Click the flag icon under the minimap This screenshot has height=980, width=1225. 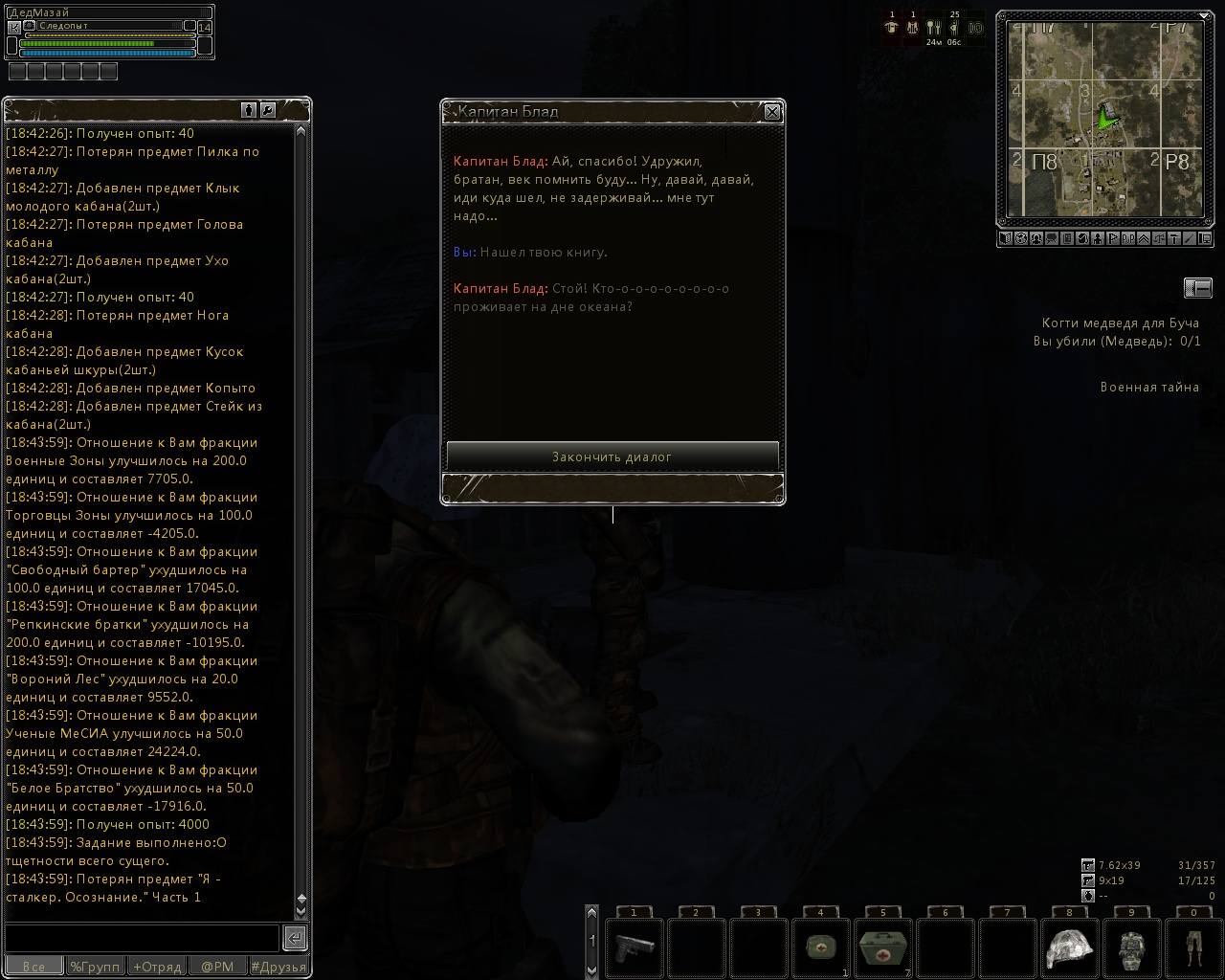tap(1113, 238)
